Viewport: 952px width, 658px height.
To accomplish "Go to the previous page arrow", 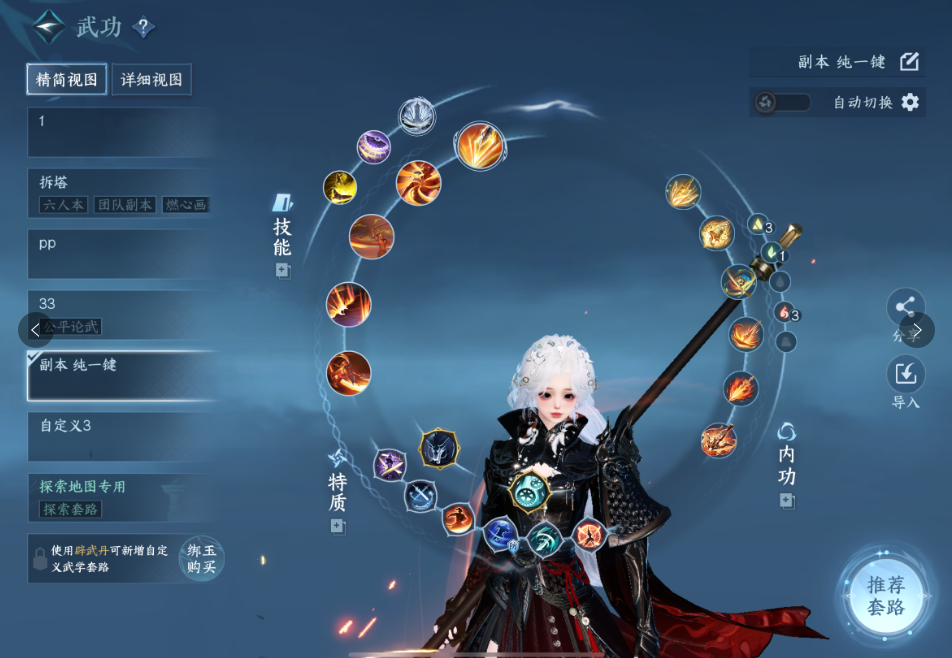I will pos(35,329).
